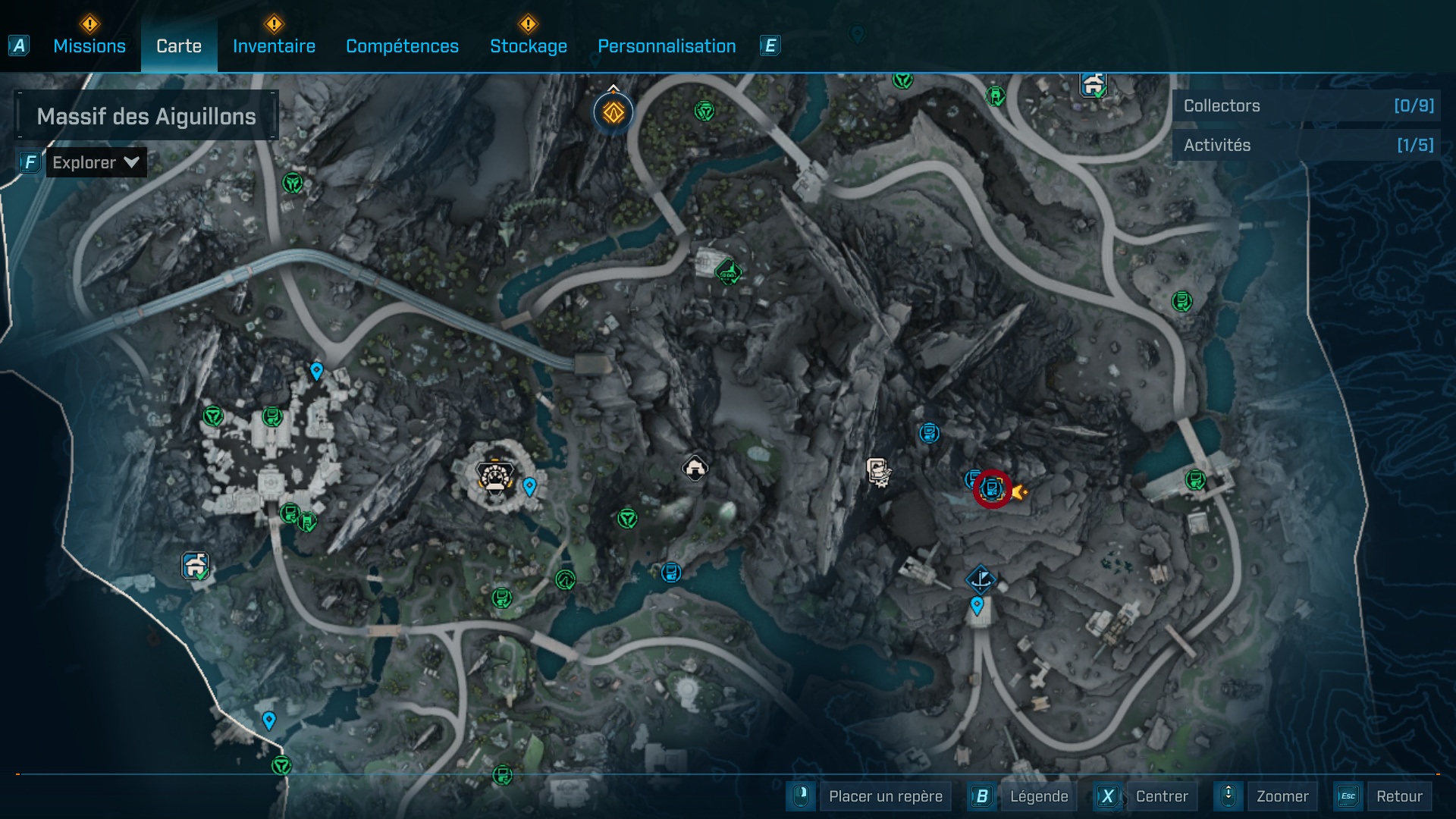Click the diamond activity icon on the right

click(x=981, y=577)
